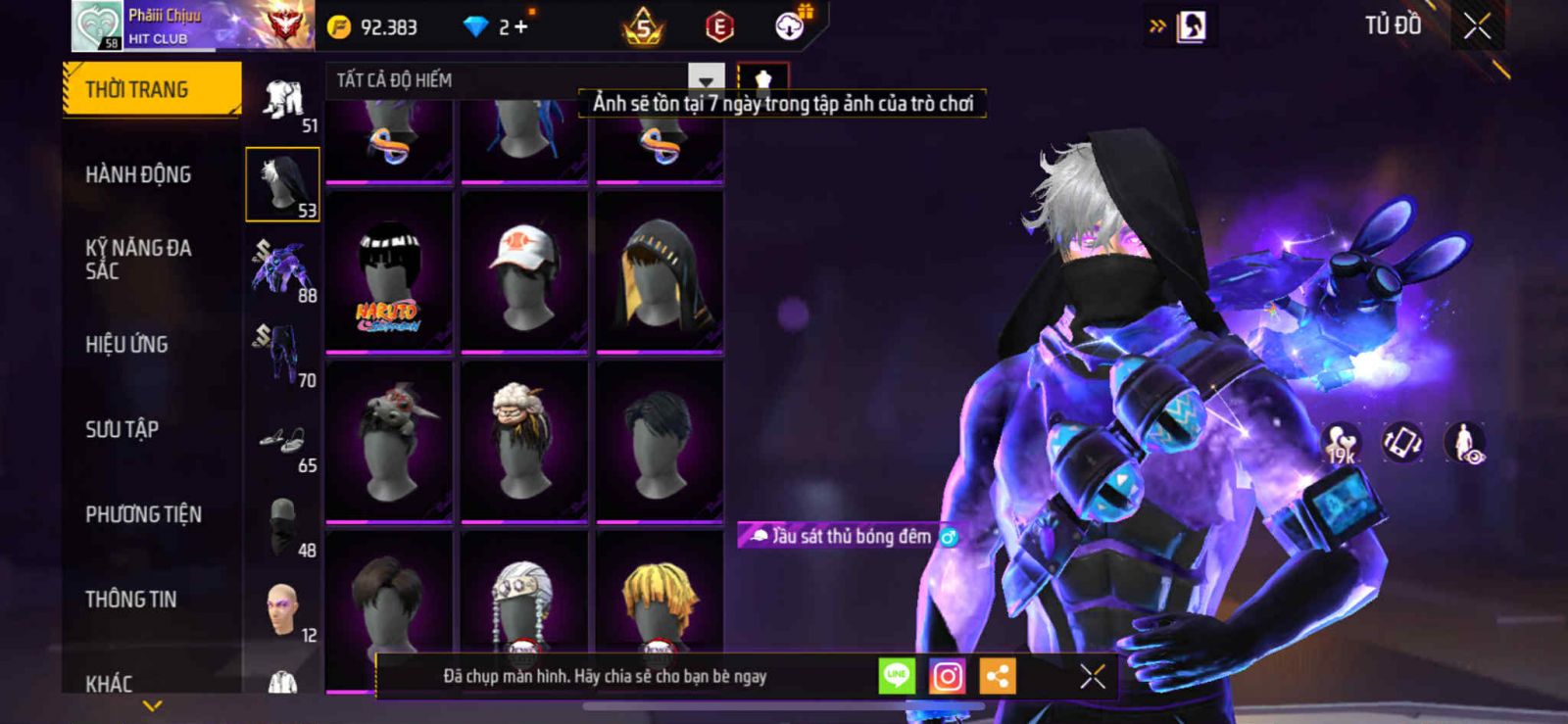
Task: Share screenshot via LINE
Action: point(897,676)
